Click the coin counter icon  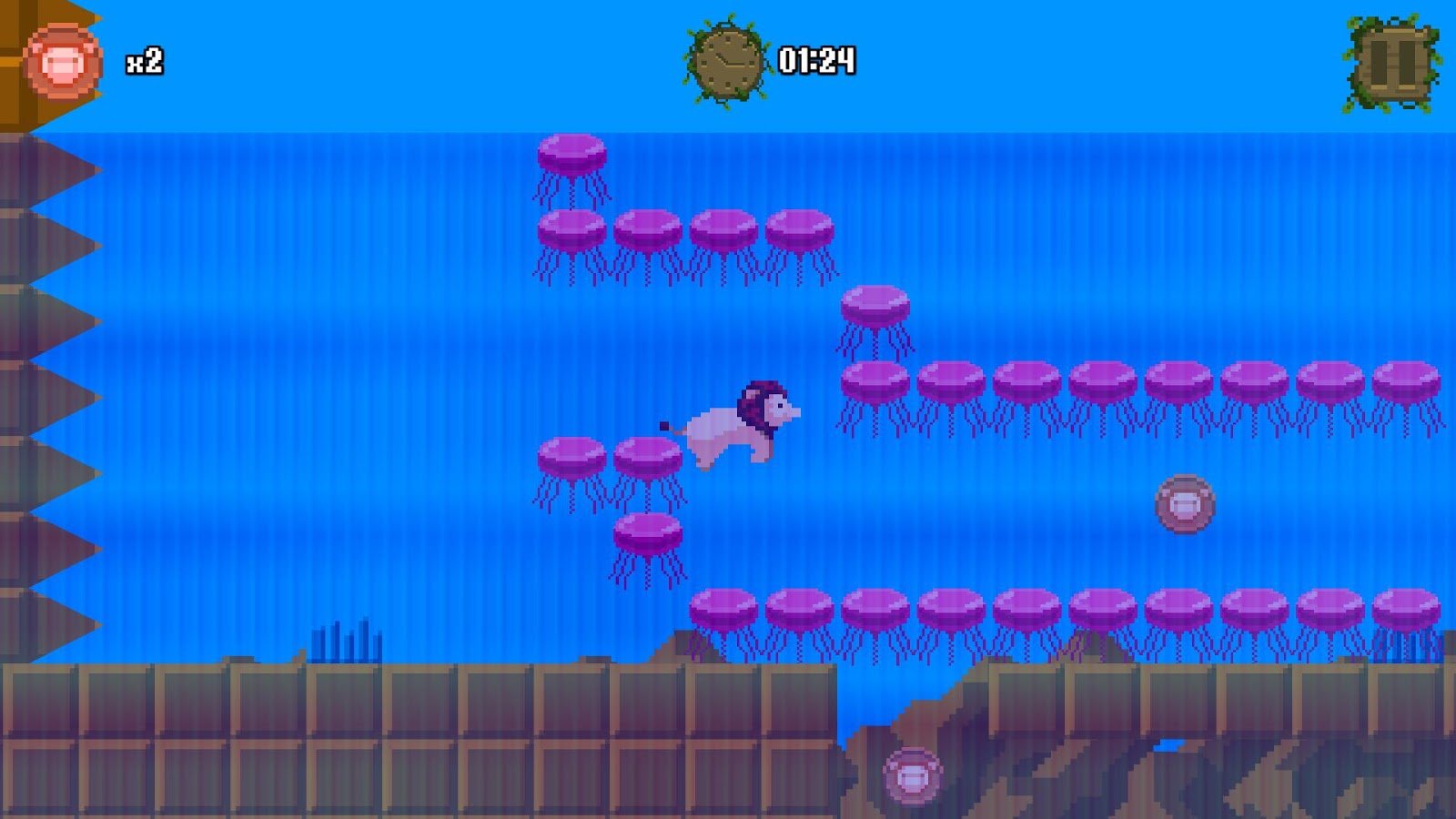pos(62,62)
